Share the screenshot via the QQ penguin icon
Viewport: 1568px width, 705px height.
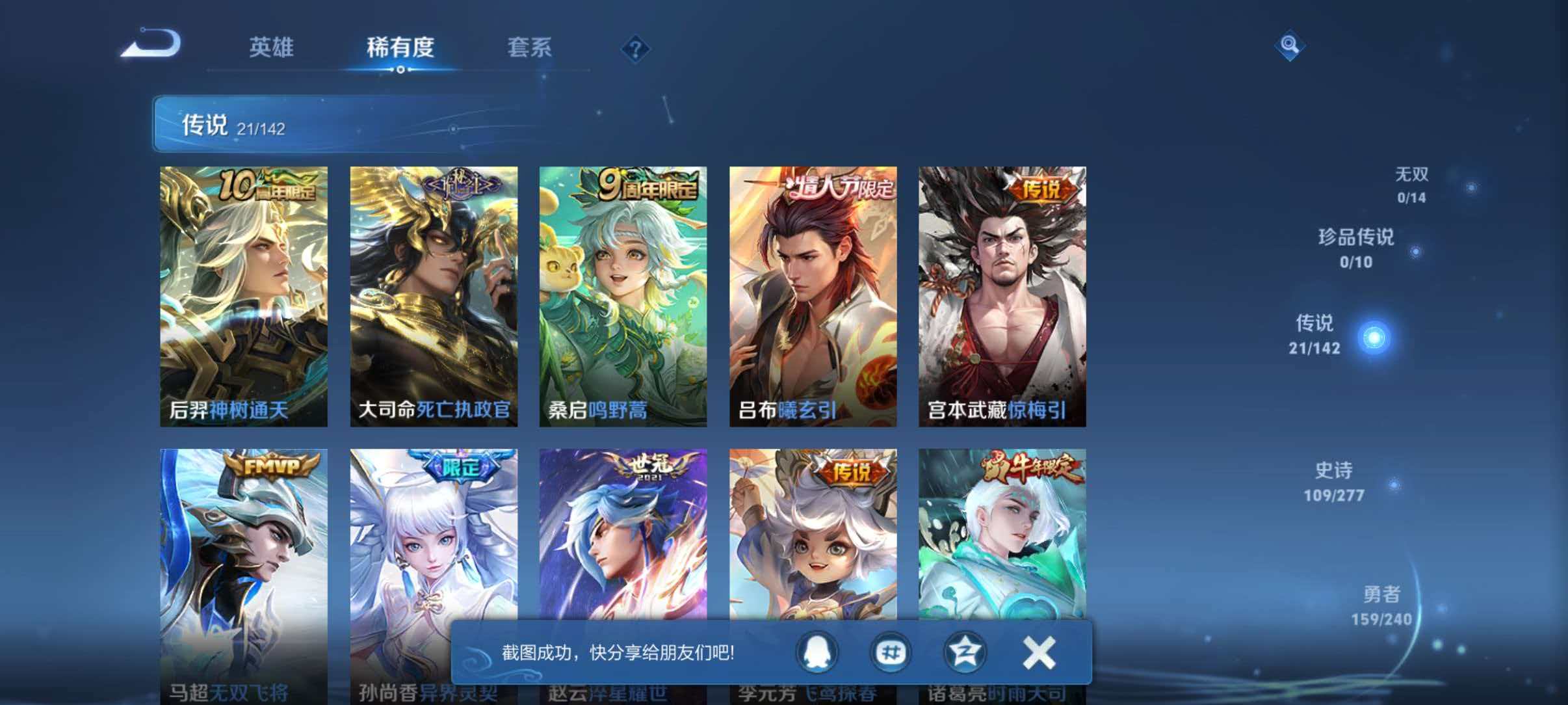[x=818, y=653]
